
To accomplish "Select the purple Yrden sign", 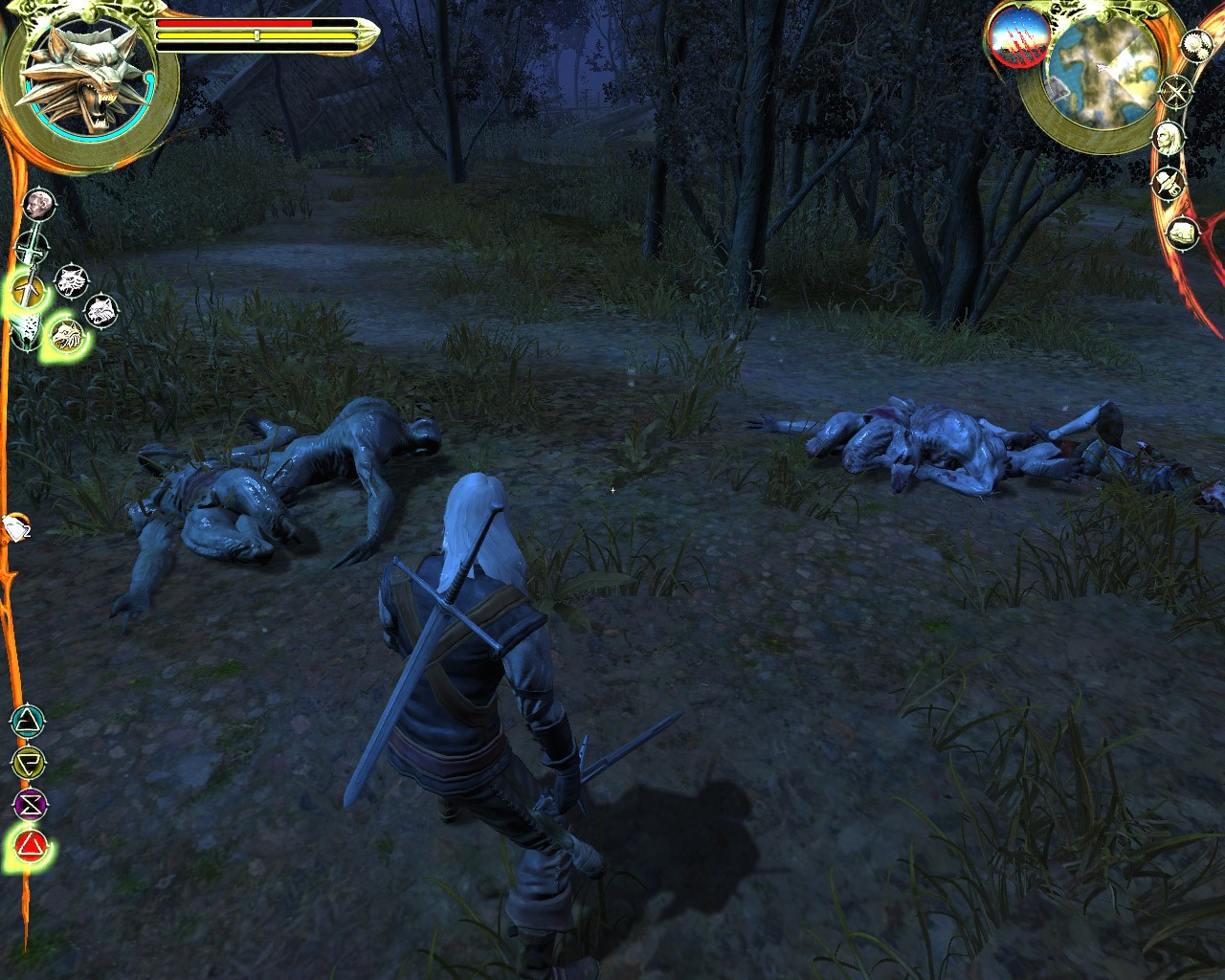I will click(30, 804).
